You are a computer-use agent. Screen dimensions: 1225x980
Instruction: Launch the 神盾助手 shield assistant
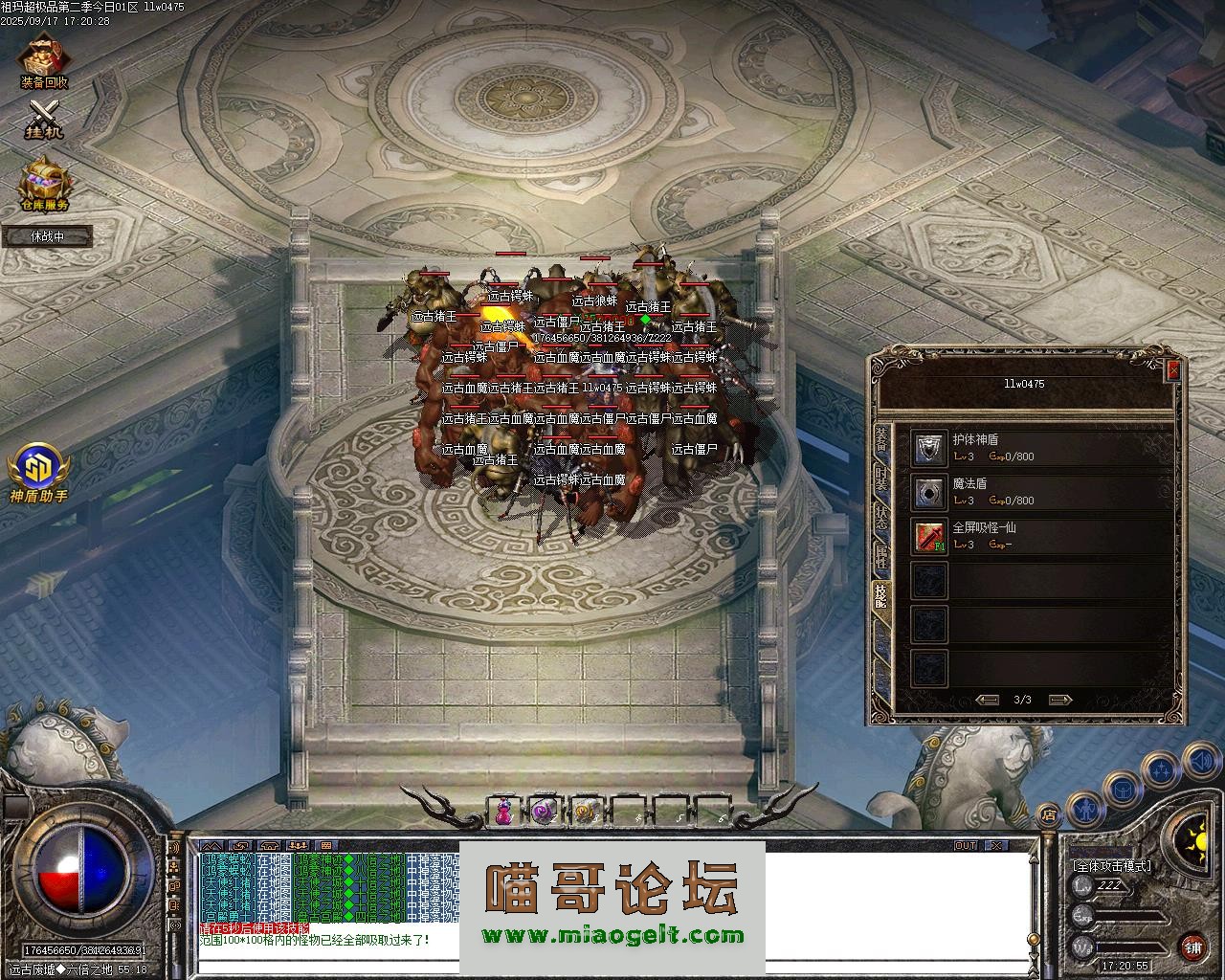click(38, 469)
